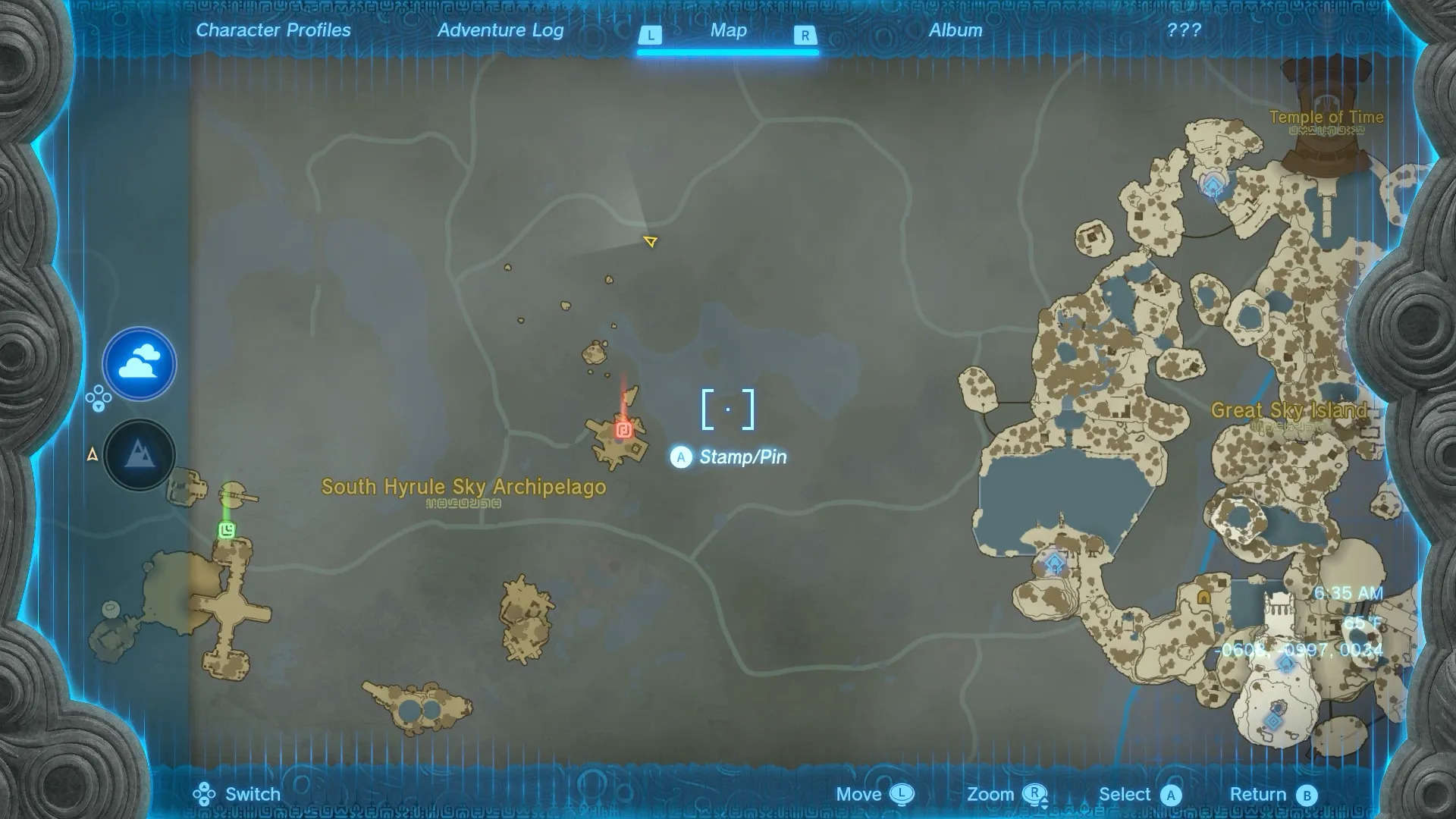Click the D-pad Switch icon in the bottom bar
This screenshot has height=819, width=1456.
pos(203,794)
